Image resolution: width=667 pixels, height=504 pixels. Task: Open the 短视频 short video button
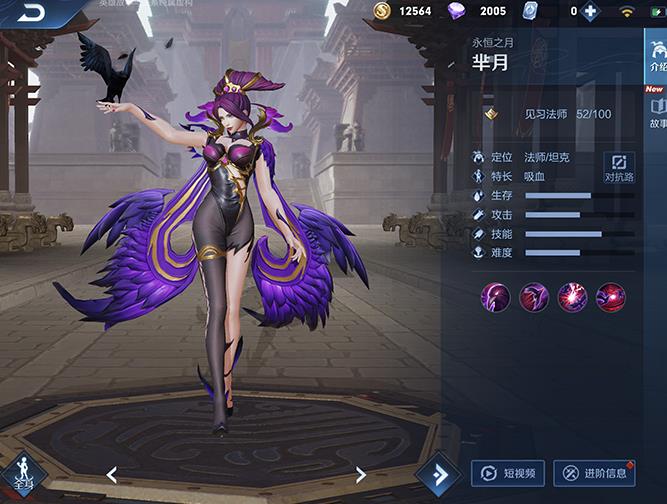pos(508,473)
